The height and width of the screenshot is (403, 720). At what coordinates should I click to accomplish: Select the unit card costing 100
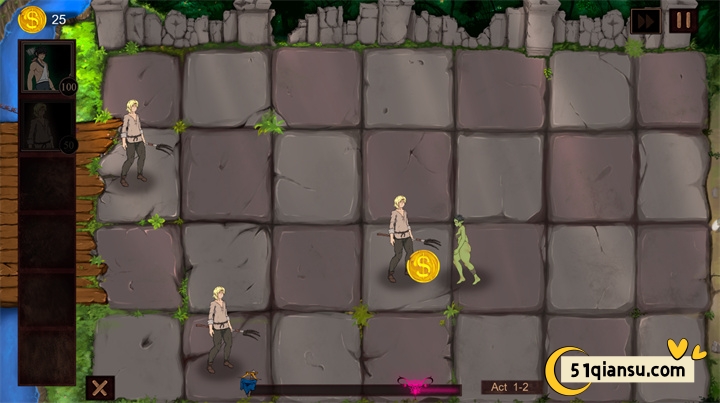[48, 68]
